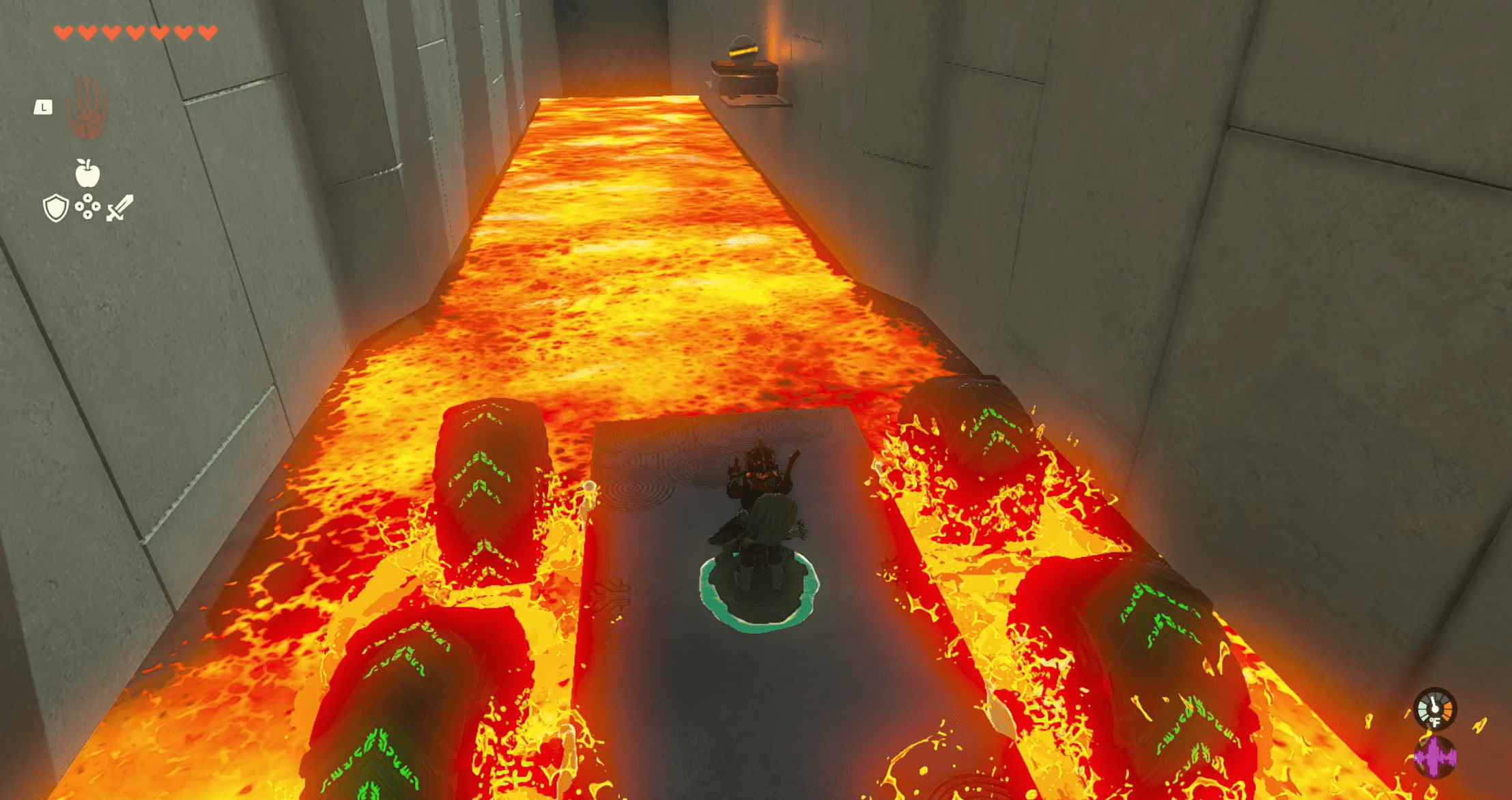Open the shield quick-select icon
This screenshot has height=800, width=1512.
(55, 208)
